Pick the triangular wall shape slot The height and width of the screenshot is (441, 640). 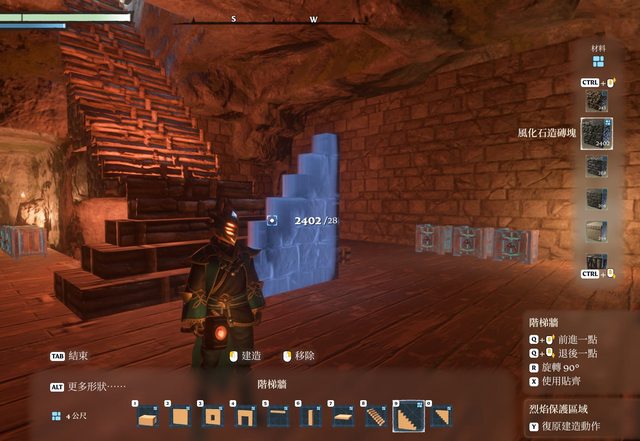point(439,415)
